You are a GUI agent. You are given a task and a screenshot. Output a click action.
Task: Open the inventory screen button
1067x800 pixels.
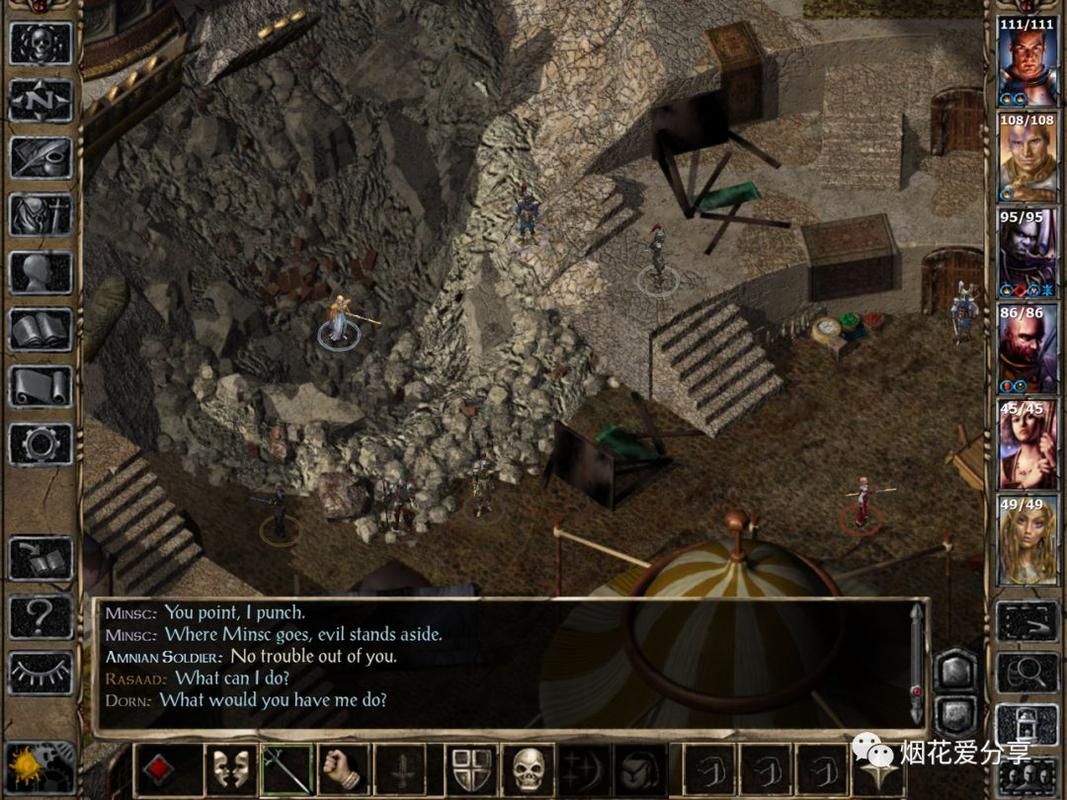click(41, 214)
